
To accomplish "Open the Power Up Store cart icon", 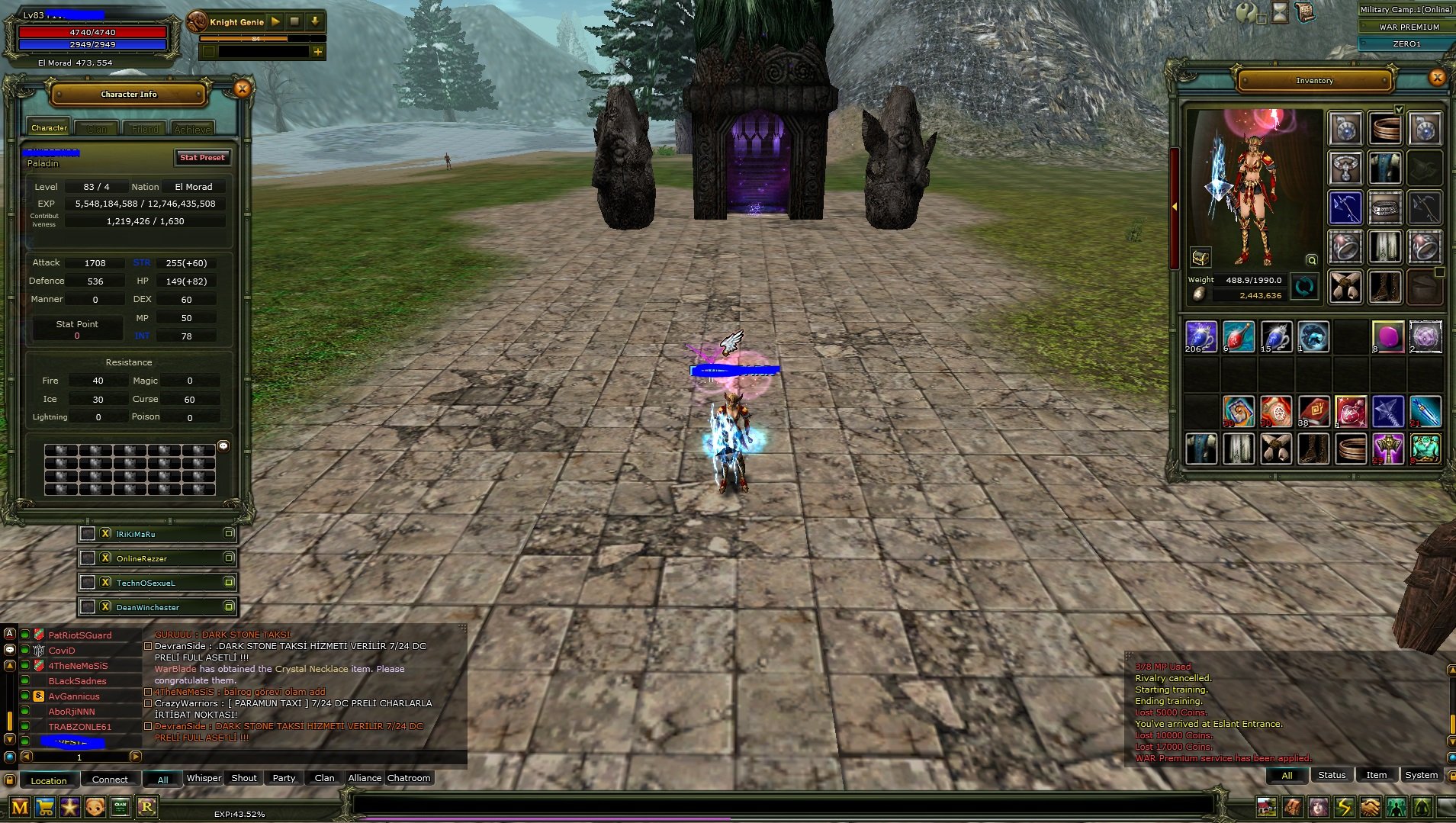I will click(x=43, y=805).
